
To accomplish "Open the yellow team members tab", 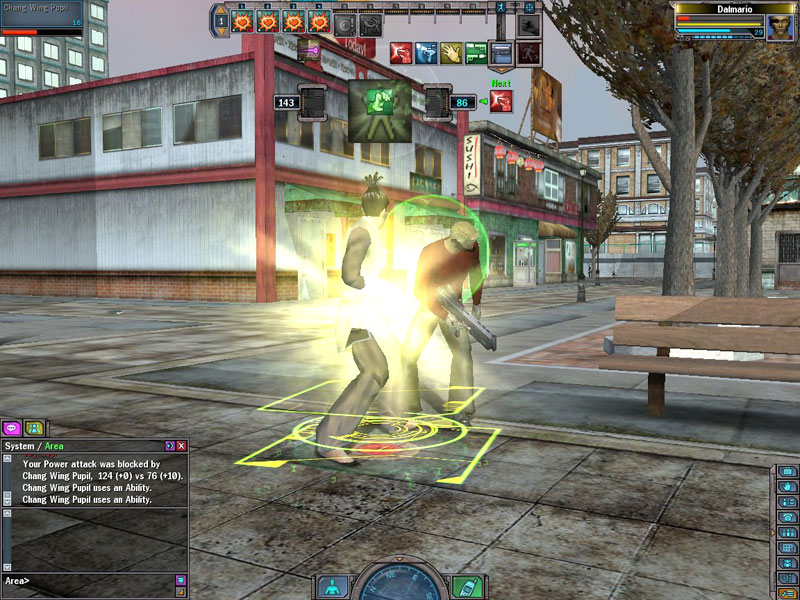I will [x=34, y=429].
